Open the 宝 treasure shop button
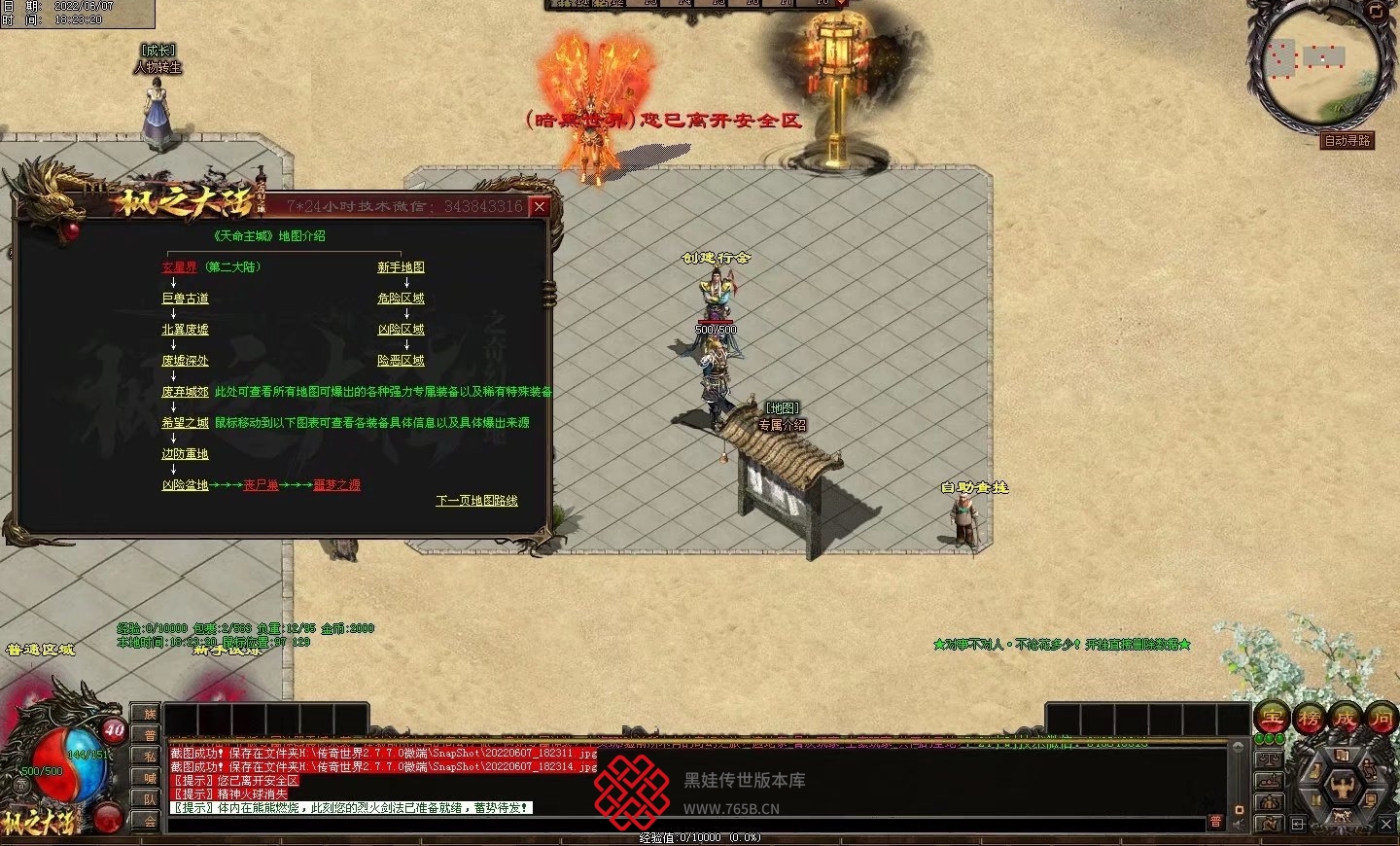This screenshot has height=846, width=1400. 1272,718
